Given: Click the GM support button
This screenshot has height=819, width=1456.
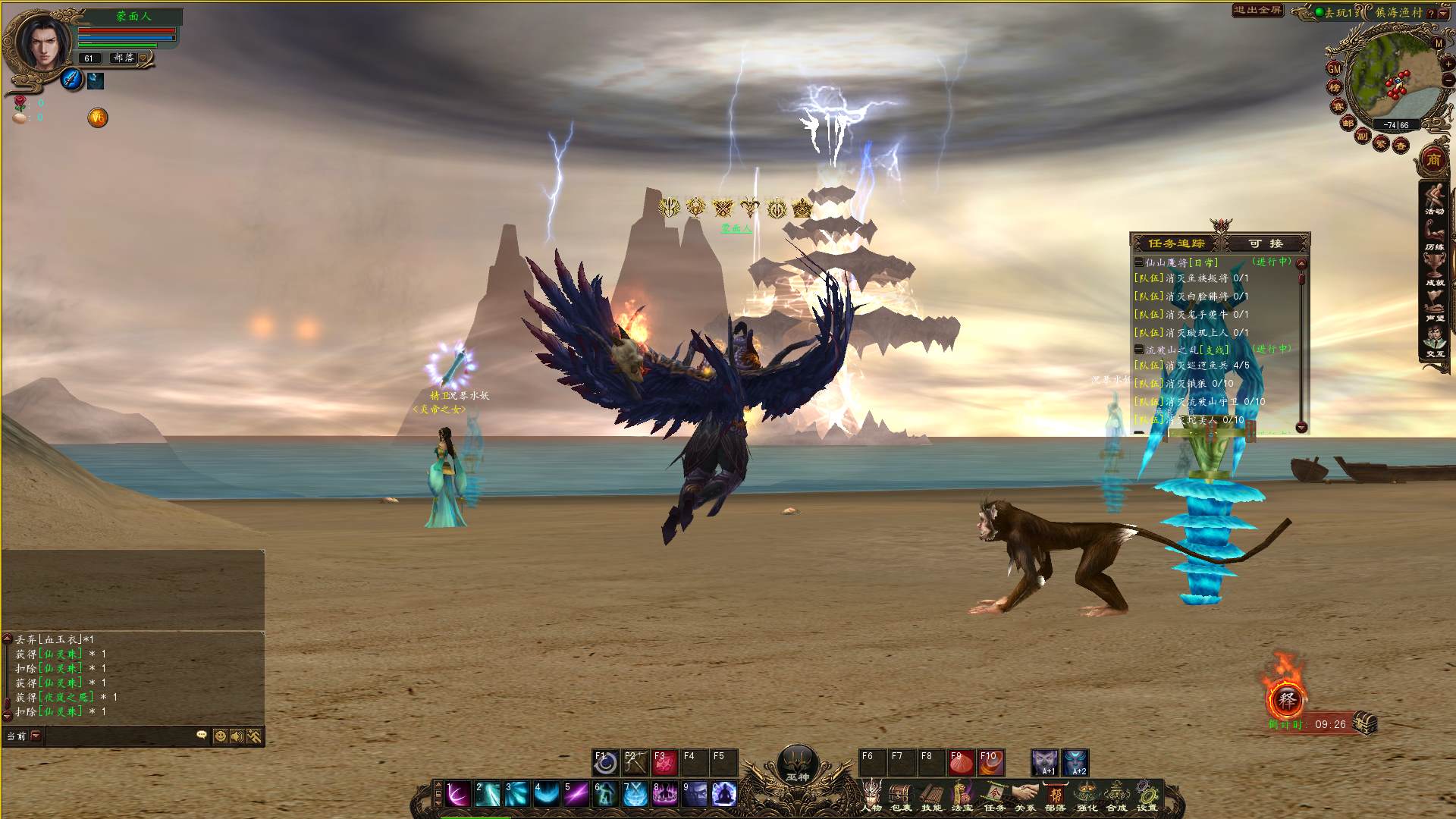Looking at the screenshot, I should tap(1335, 68).
